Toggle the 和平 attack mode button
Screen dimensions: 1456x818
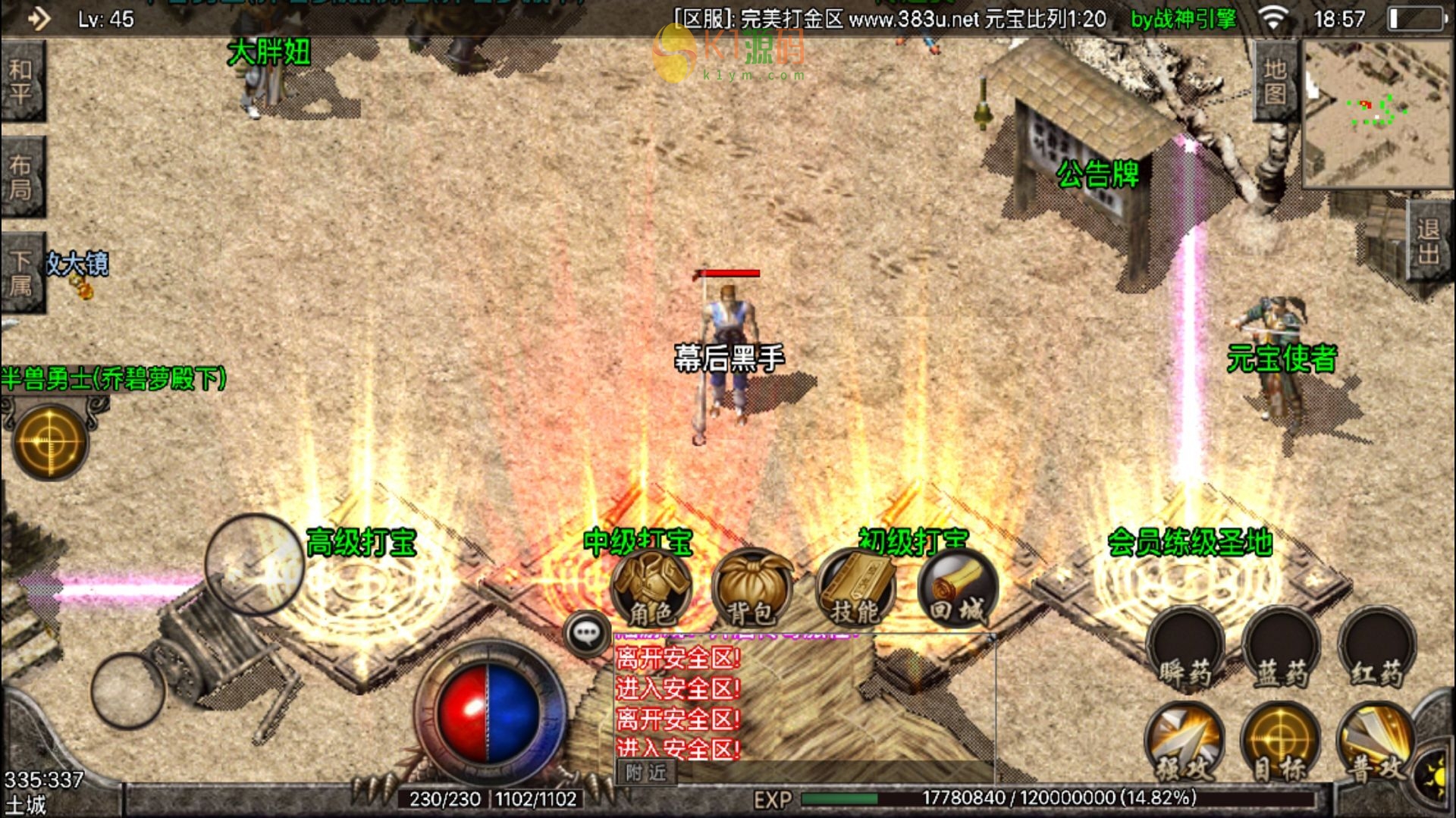point(22,81)
